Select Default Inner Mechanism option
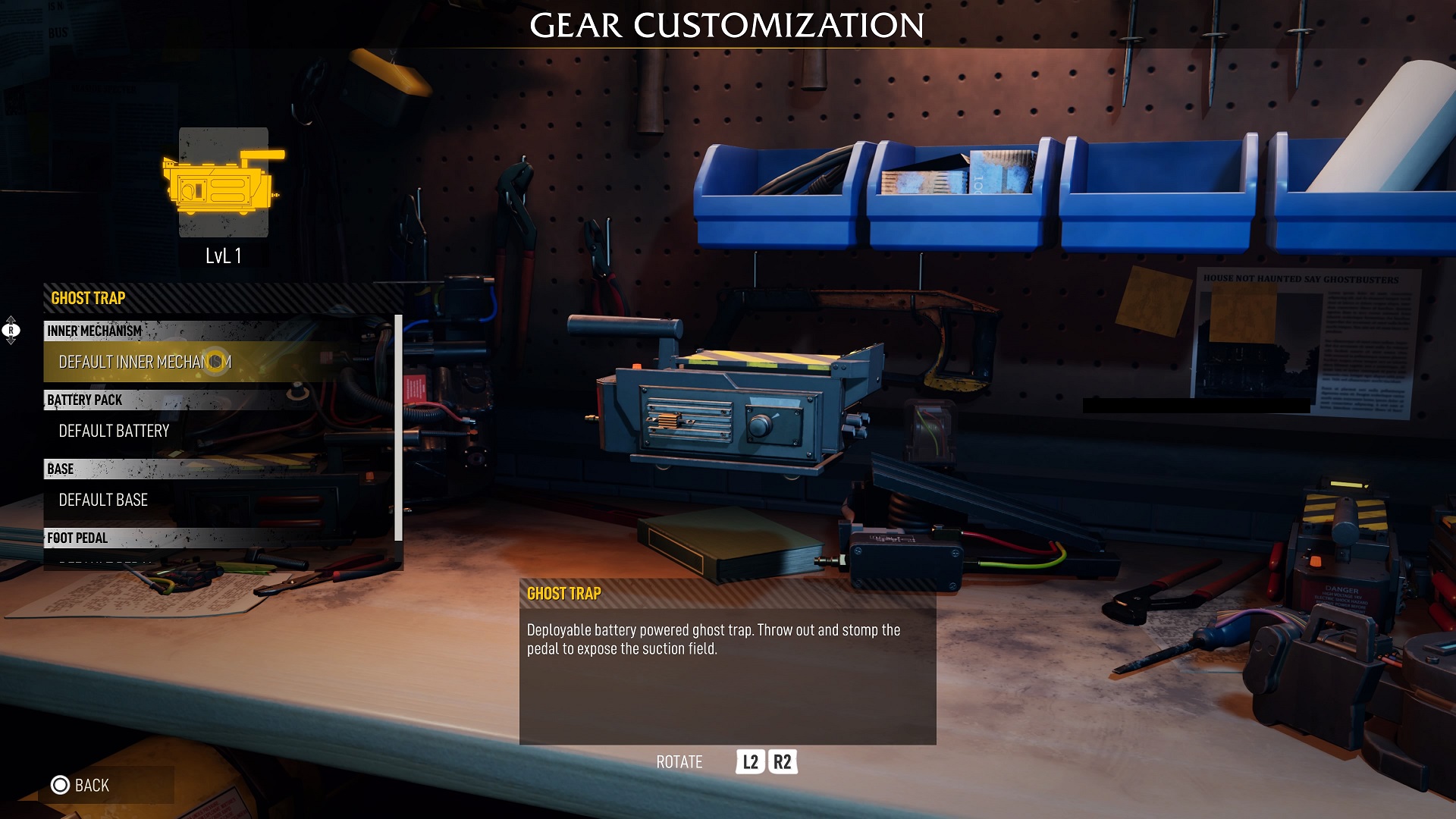1456x819 pixels. click(x=145, y=362)
